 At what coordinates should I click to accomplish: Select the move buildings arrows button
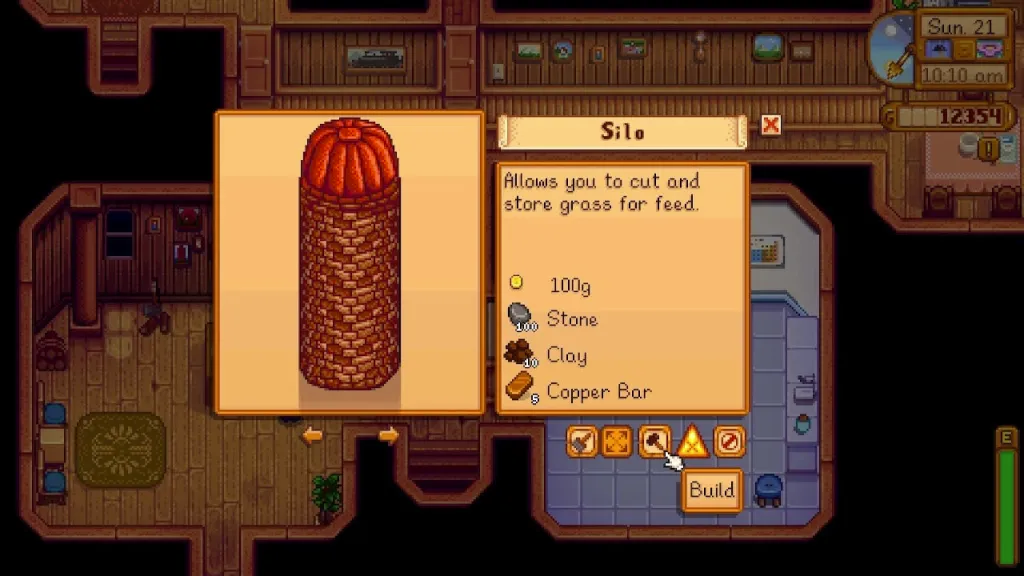(617, 441)
